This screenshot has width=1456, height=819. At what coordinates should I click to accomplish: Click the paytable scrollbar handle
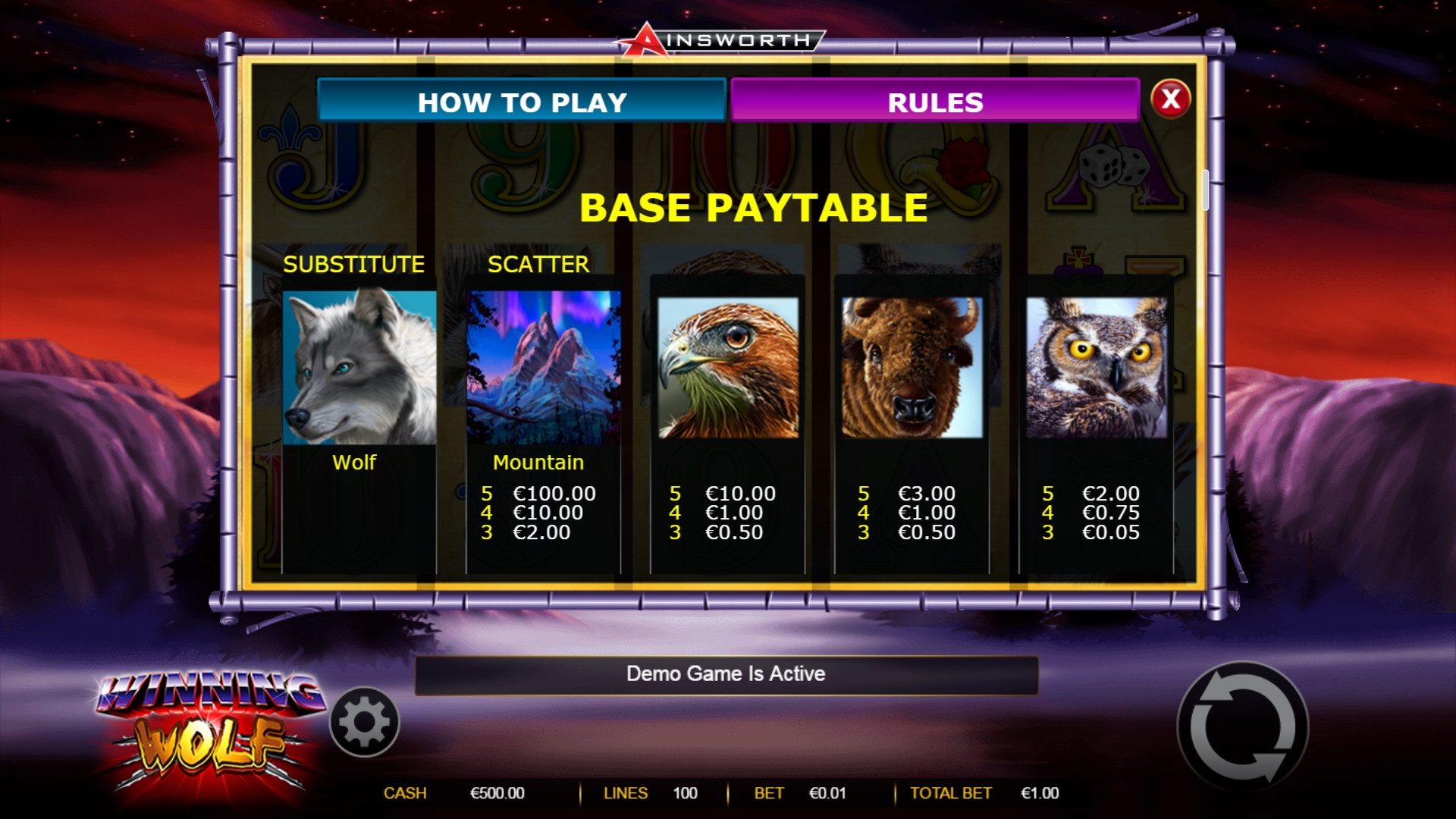pyautogui.click(x=1205, y=190)
